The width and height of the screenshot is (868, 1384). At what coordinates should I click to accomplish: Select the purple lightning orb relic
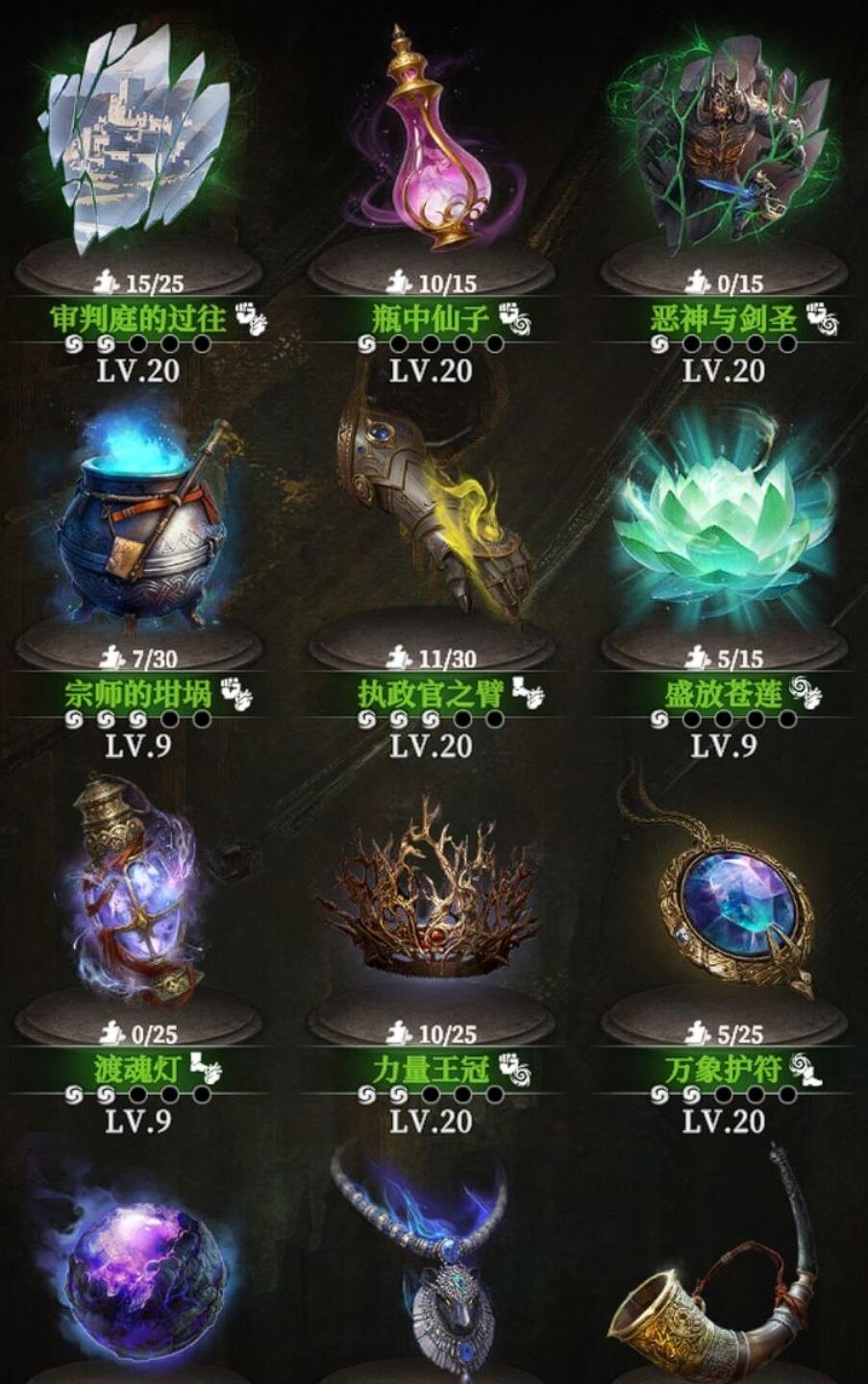[137, 1269]
